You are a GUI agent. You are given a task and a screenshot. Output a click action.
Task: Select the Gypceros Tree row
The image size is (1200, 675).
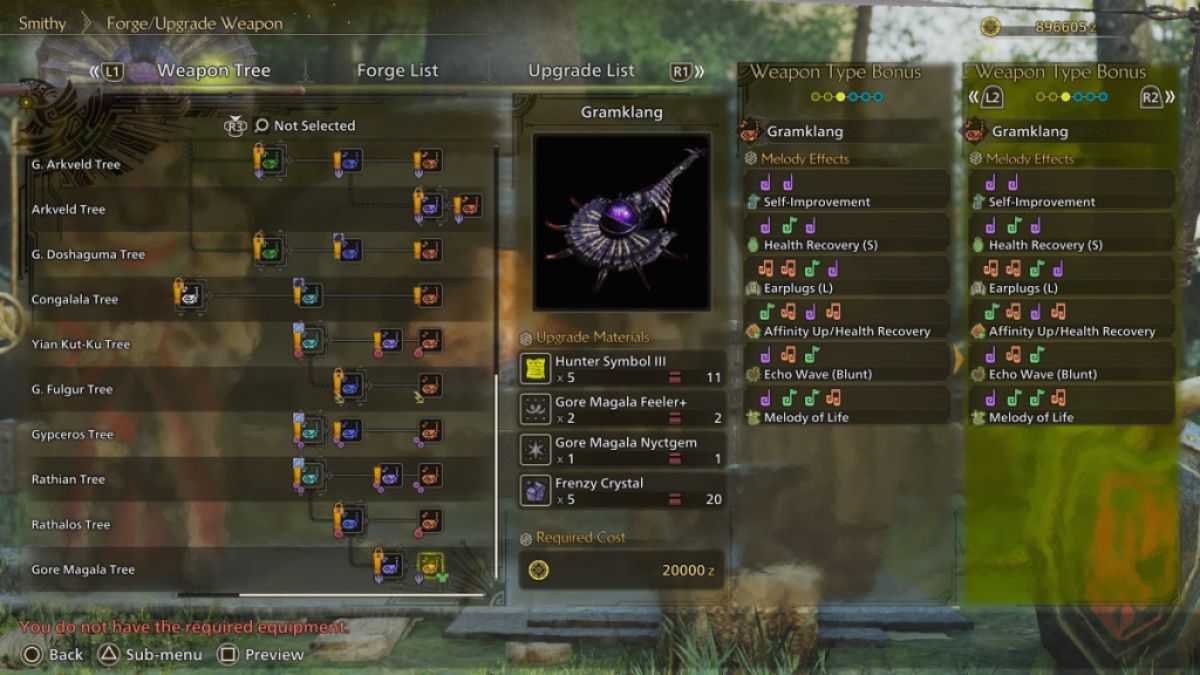pos(72,434)
